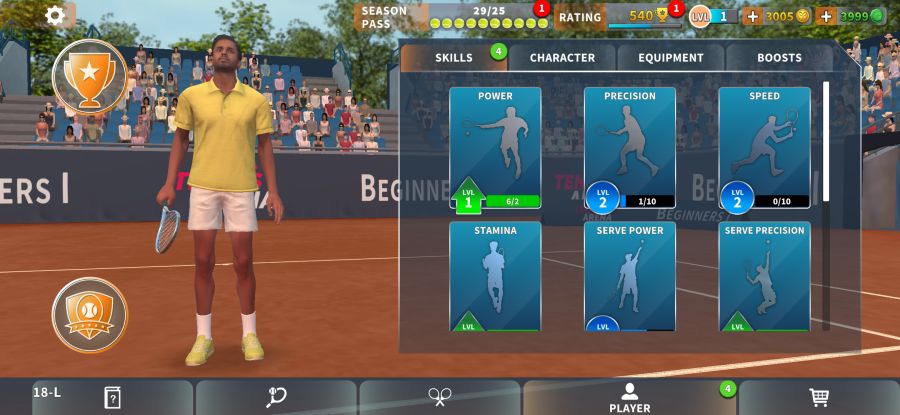Open the Season Pass progress panel
Viewport: 900px width, 415px height.
pyautogui.click(x=455, y=16)
